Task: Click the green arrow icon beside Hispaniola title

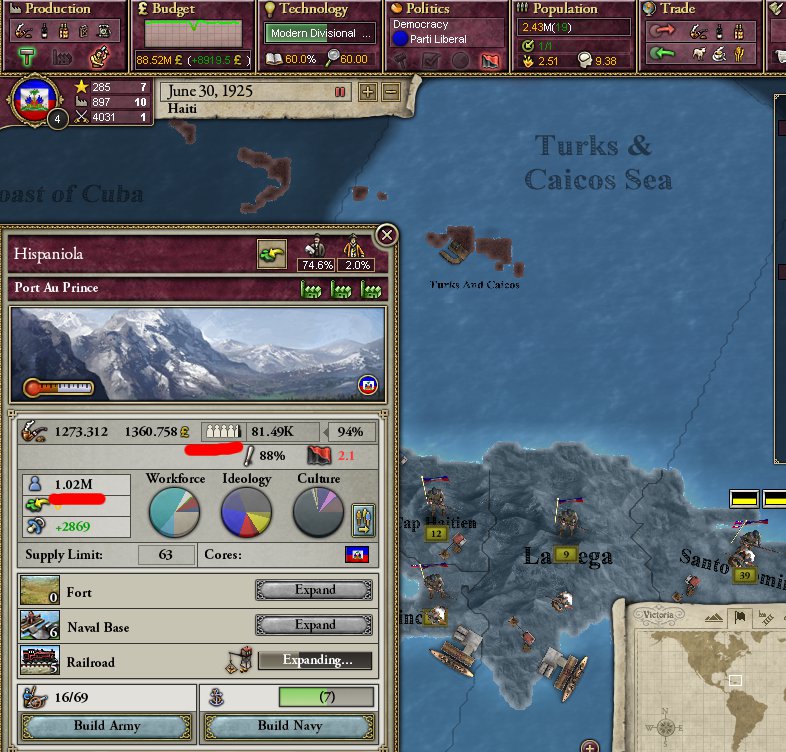Action: tap(271, 254)
